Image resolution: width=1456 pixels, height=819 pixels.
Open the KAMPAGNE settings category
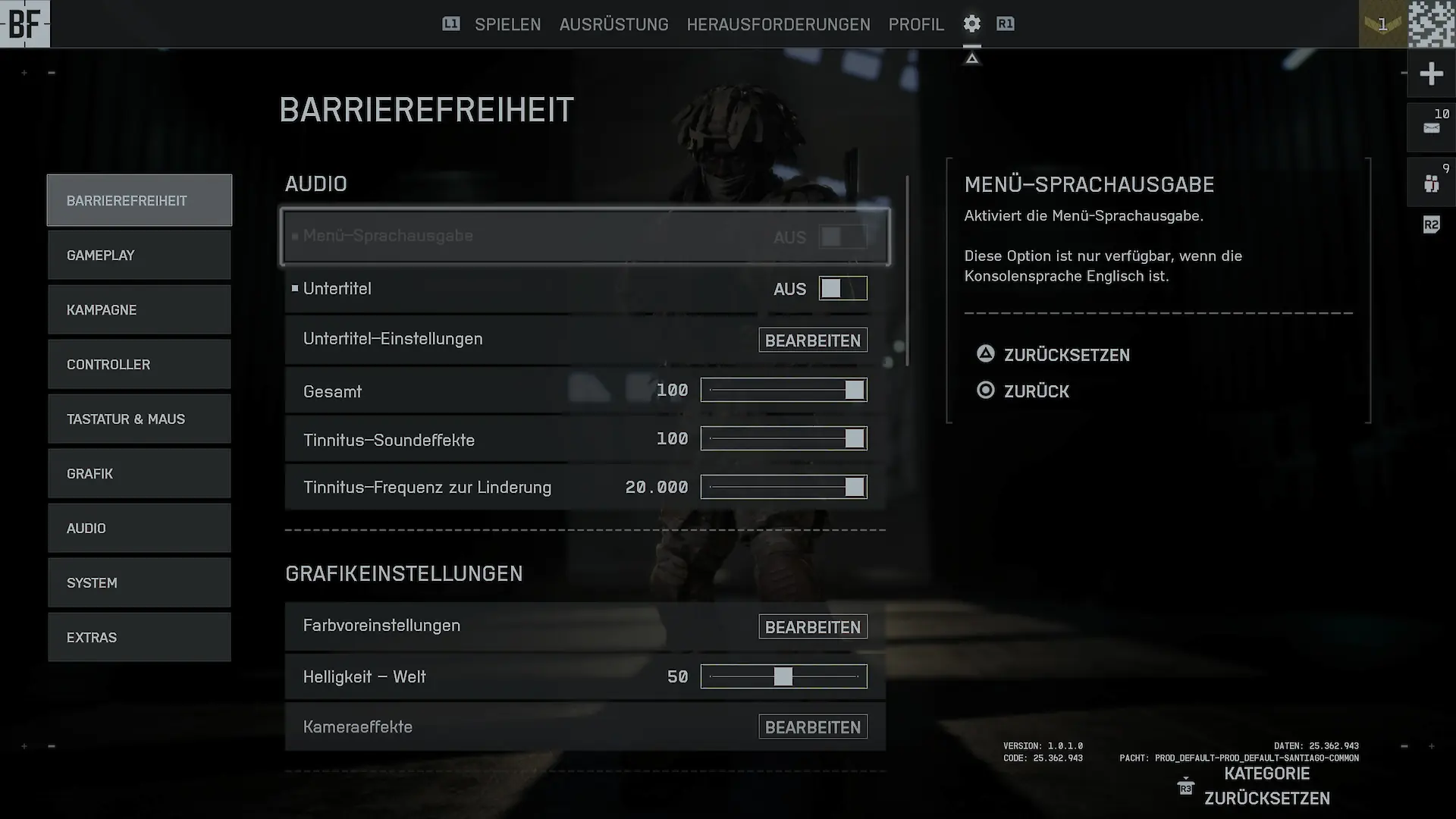[140, 310]
